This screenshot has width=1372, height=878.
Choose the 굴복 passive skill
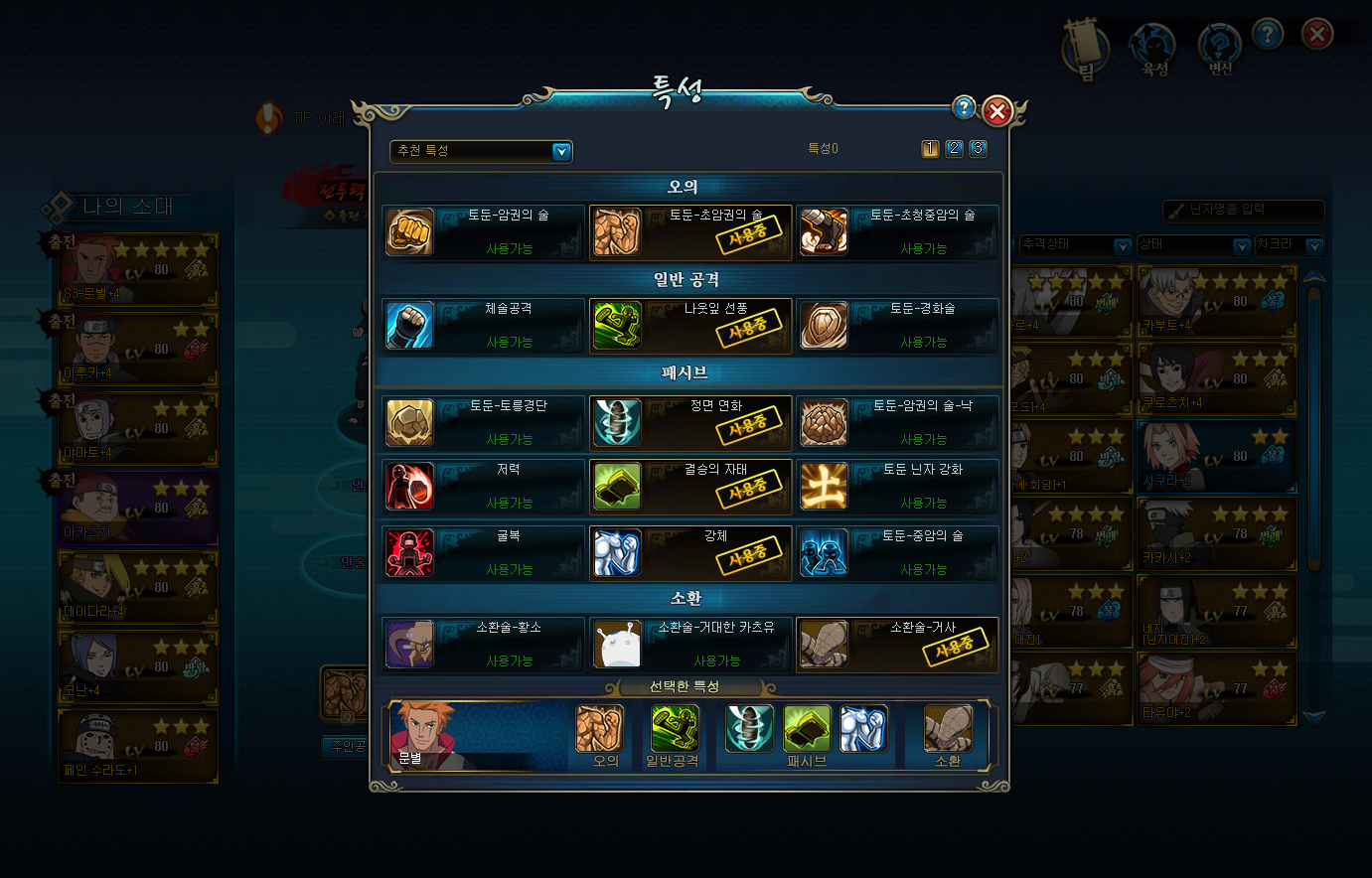point(484,553)
